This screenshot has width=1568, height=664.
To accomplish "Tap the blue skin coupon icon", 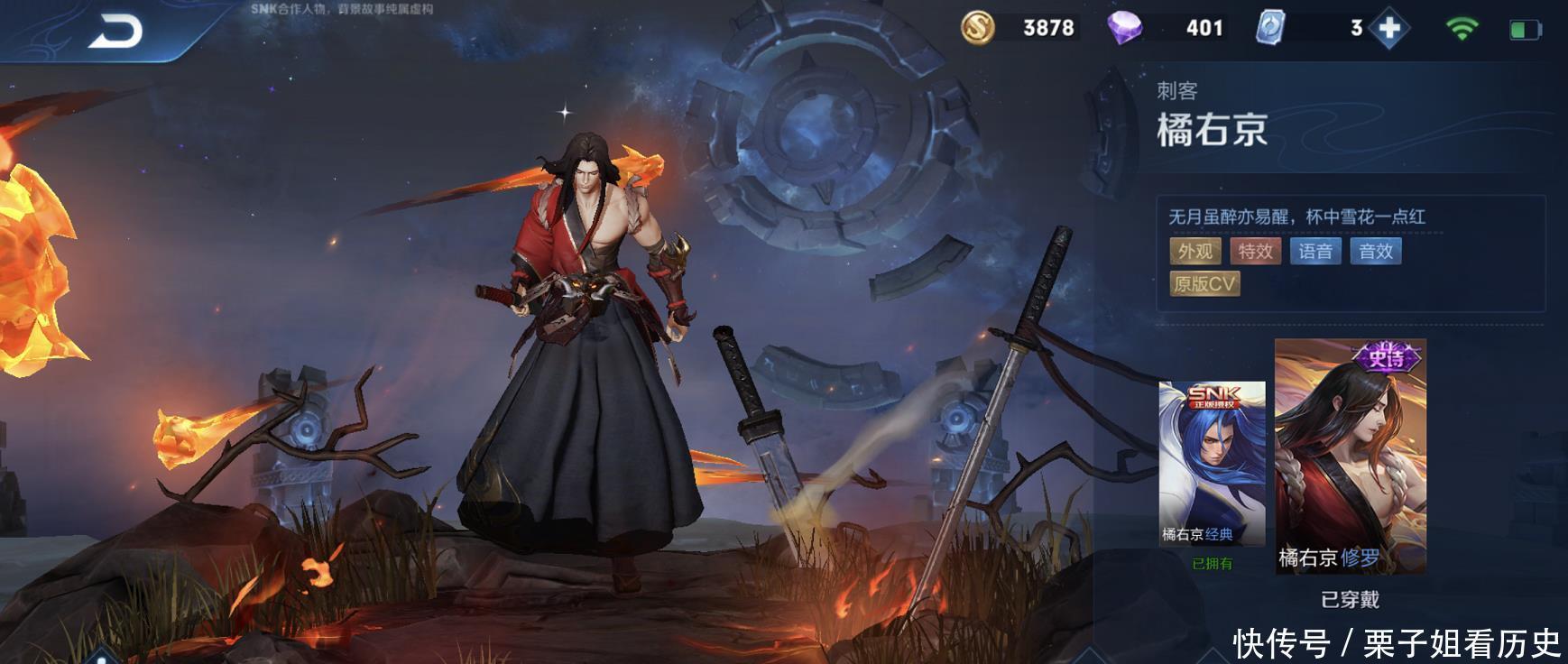I will coord(1270,28).
